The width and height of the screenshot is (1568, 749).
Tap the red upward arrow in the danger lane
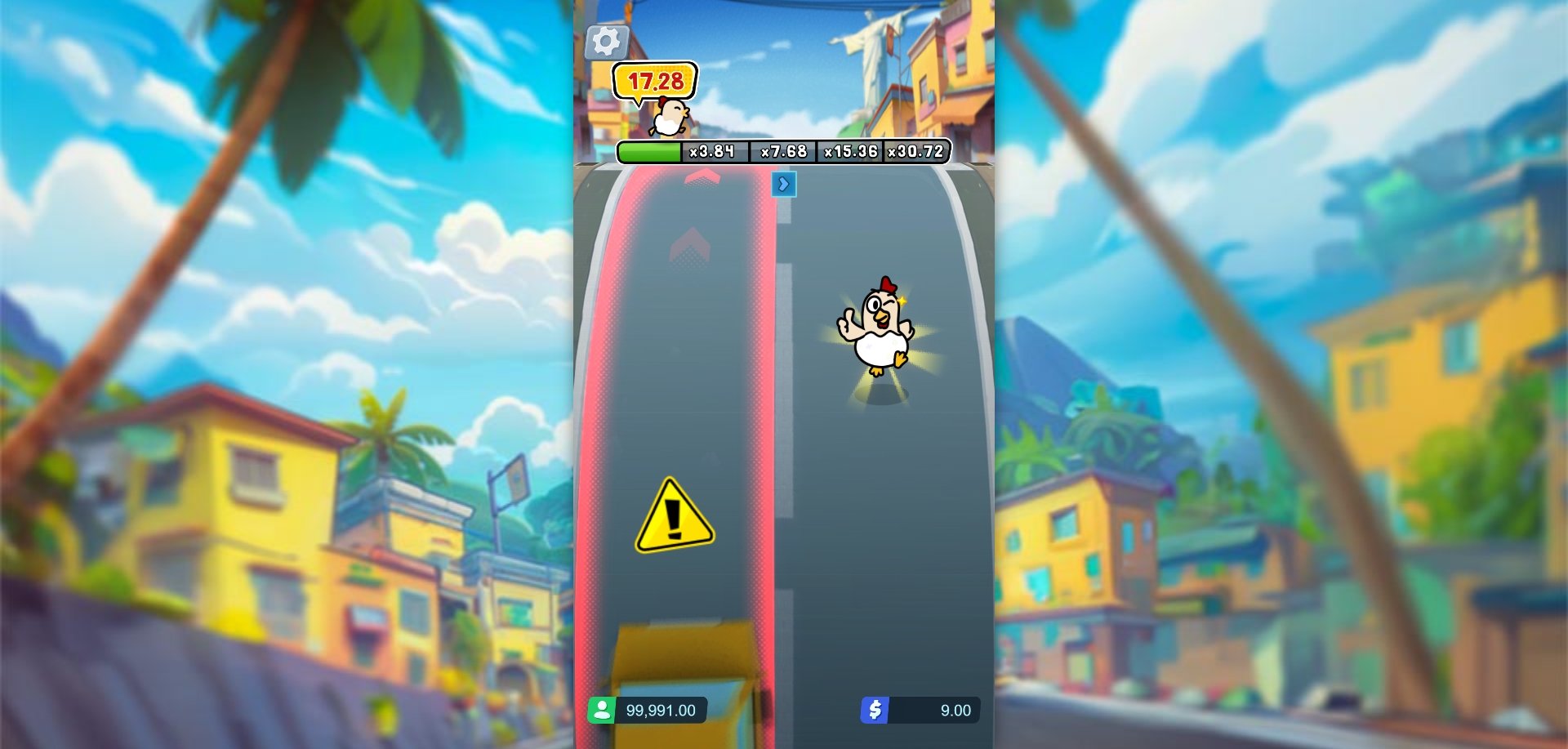coord(688,245)
